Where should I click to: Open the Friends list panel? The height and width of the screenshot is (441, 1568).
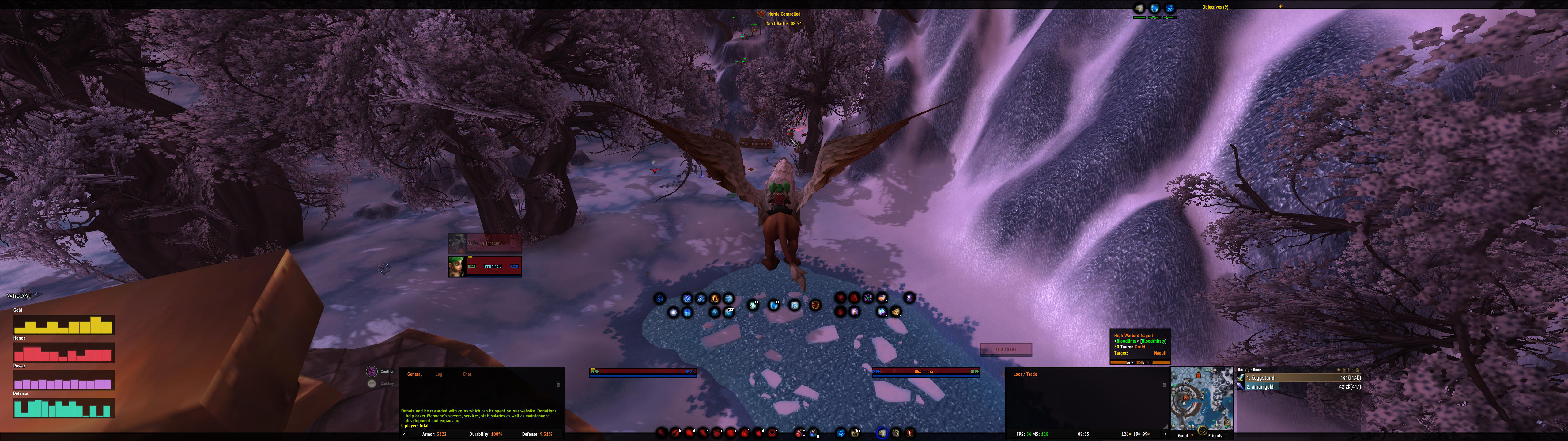coord(1217,435)
